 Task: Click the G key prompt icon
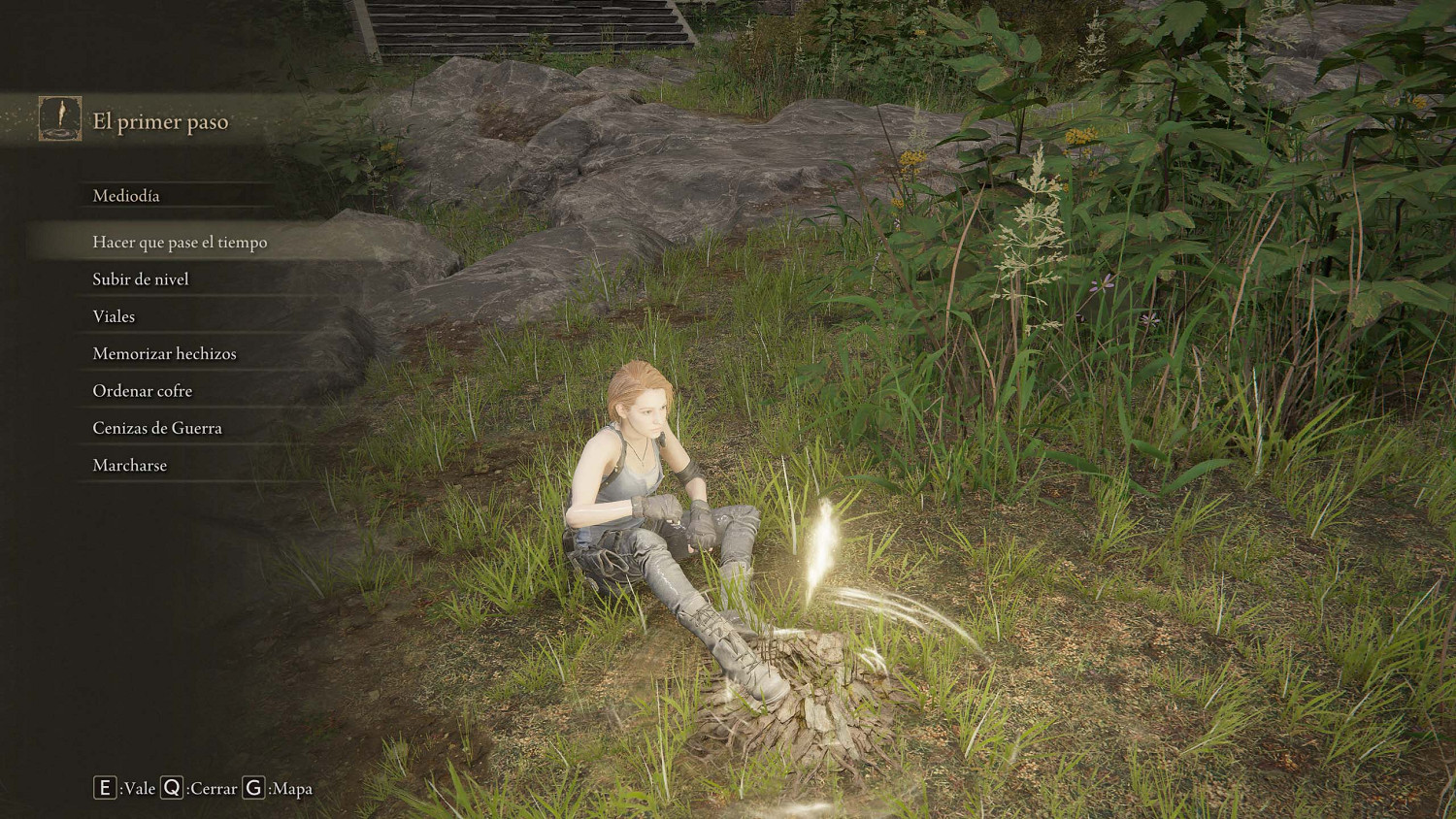pos(251,789)
